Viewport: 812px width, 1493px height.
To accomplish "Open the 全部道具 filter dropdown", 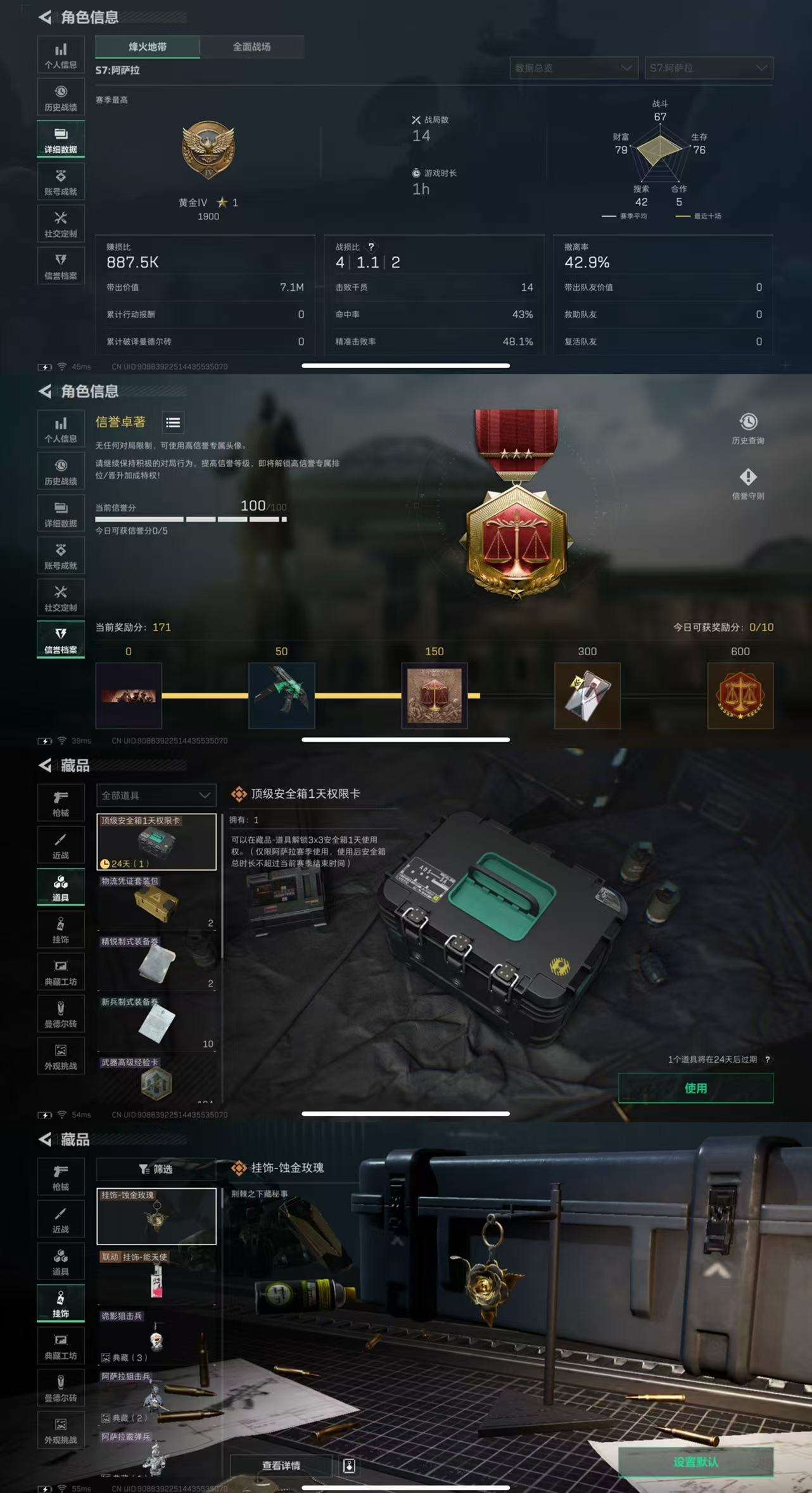I will 155,795.
